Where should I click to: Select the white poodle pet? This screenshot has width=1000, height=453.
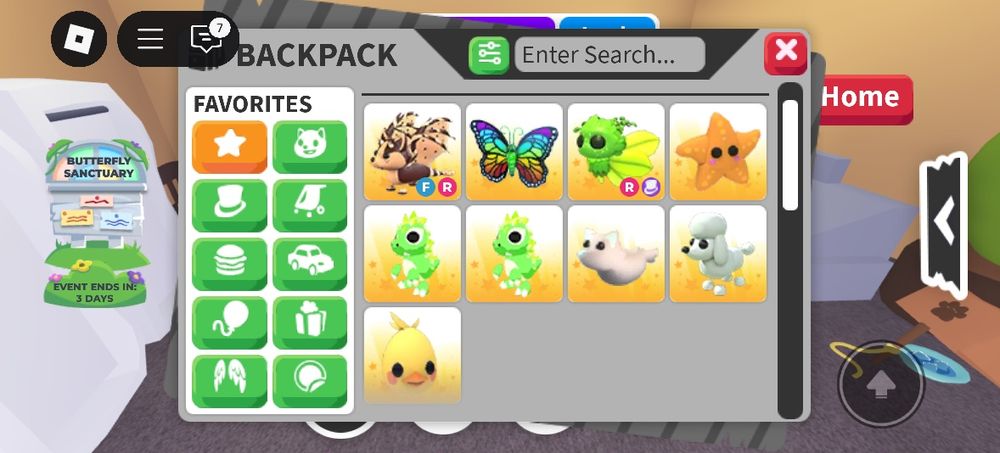pyautogui.click(x=718, y=253)
